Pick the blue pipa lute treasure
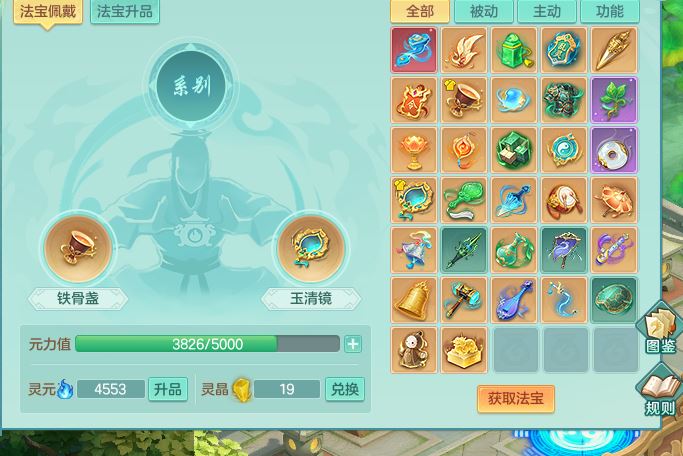 point(514,300)
